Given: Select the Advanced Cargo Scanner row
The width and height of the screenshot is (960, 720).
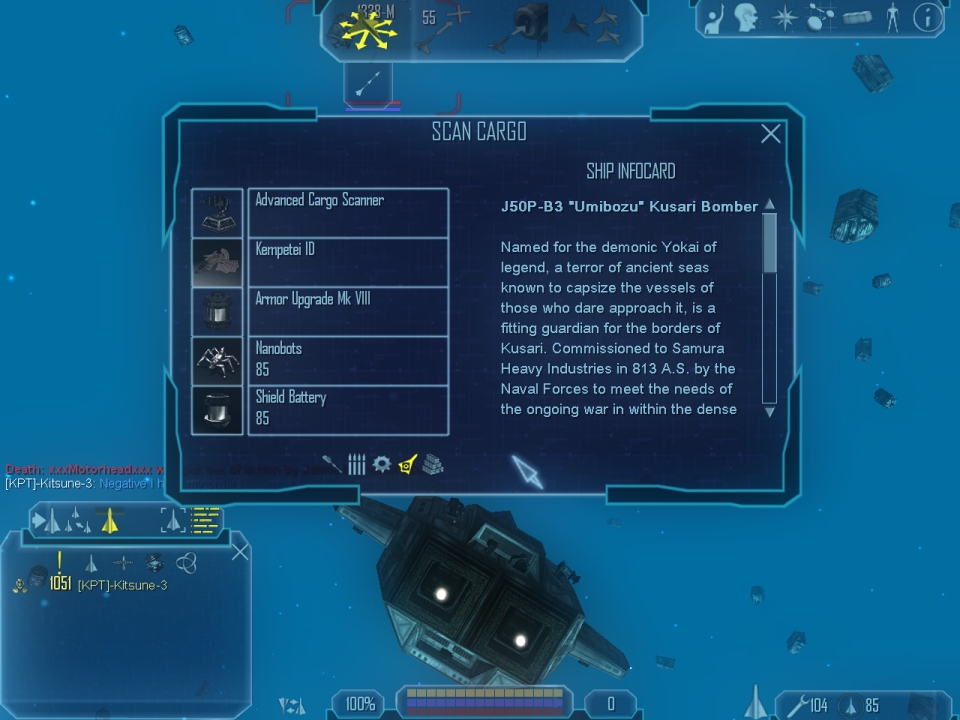Looking at the screenshot, I should [347, 213].
